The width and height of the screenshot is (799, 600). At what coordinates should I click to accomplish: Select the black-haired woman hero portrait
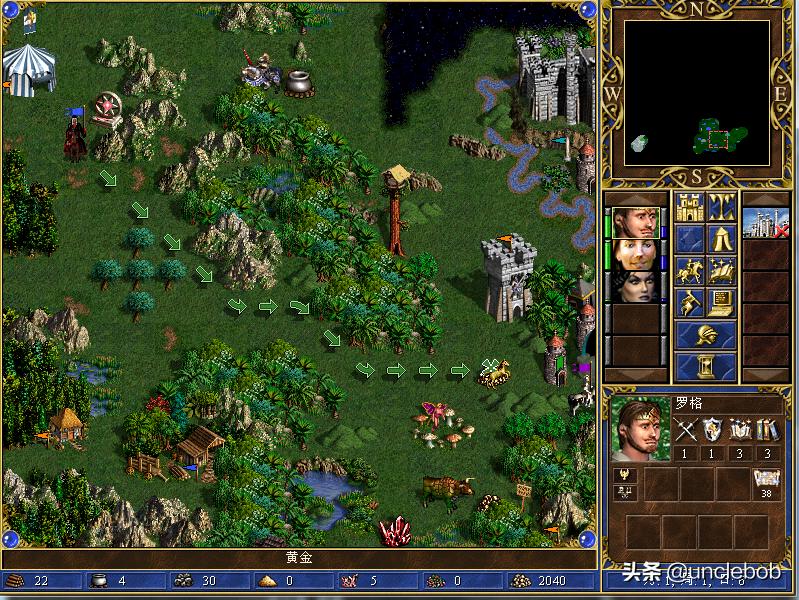(x=635, y=286)
